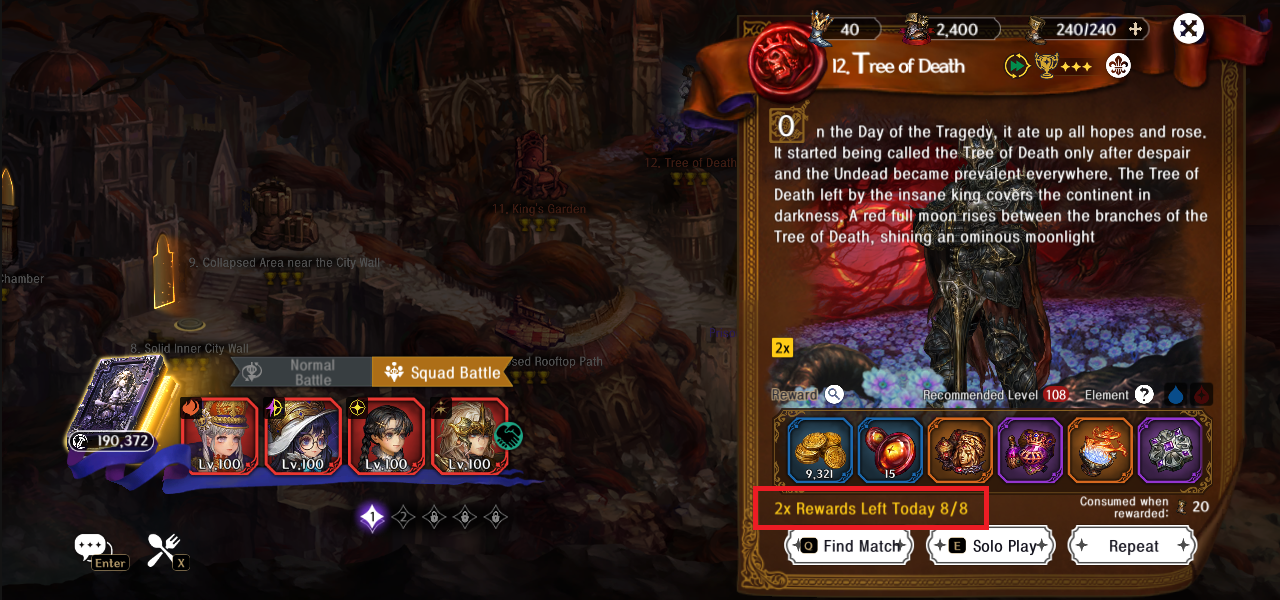This screenshot has width=1280, height=600.
Task: Switch to the Normal Battle tab
Action: click(302, 372)
